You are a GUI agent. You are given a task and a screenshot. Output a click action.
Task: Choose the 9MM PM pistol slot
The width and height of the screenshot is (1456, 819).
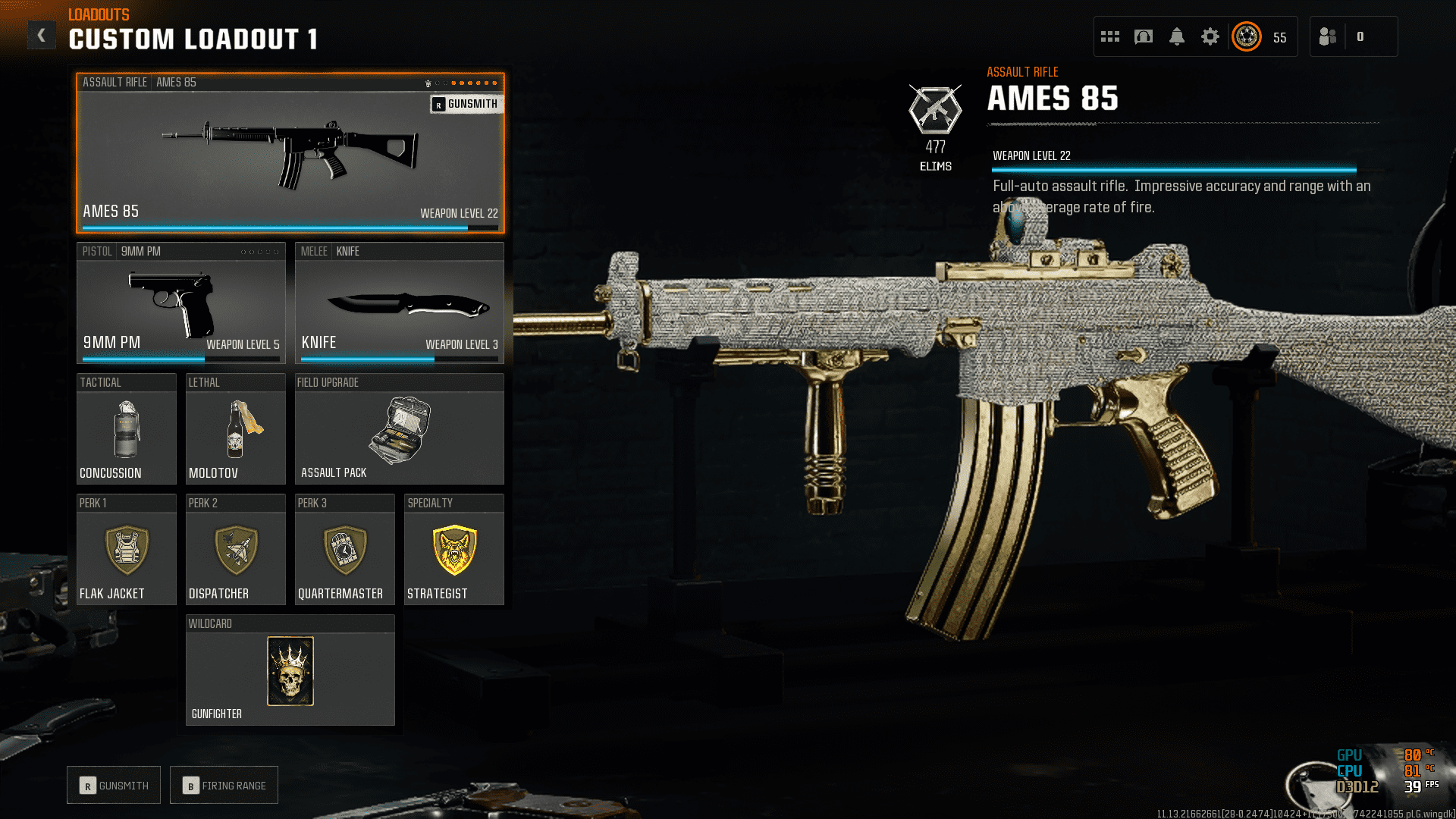[180, 303]
